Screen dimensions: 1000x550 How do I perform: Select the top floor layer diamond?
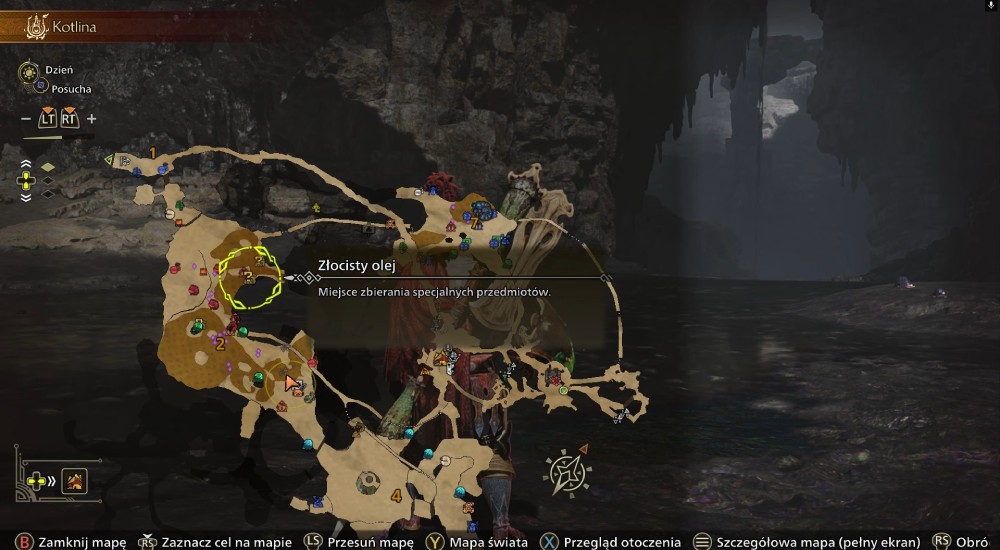[47, 166]
